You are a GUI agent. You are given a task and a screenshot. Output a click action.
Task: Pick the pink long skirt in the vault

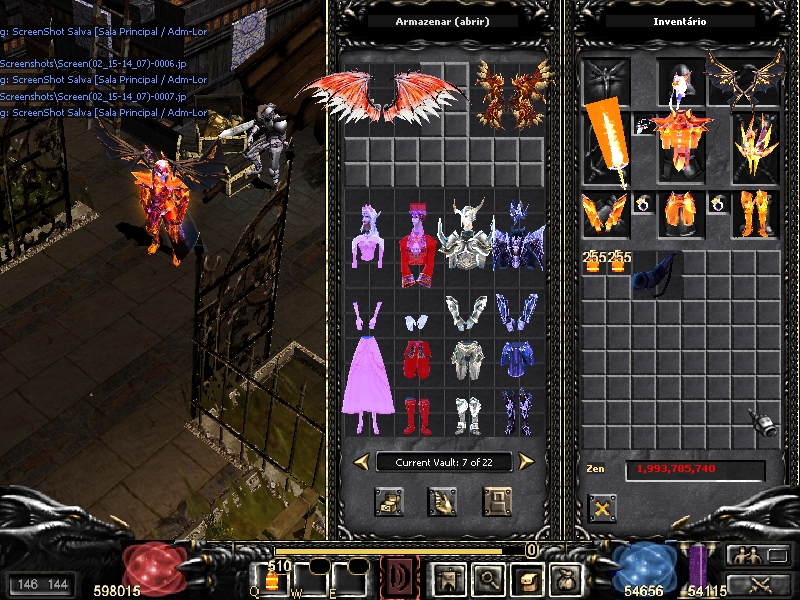(365, 372)
